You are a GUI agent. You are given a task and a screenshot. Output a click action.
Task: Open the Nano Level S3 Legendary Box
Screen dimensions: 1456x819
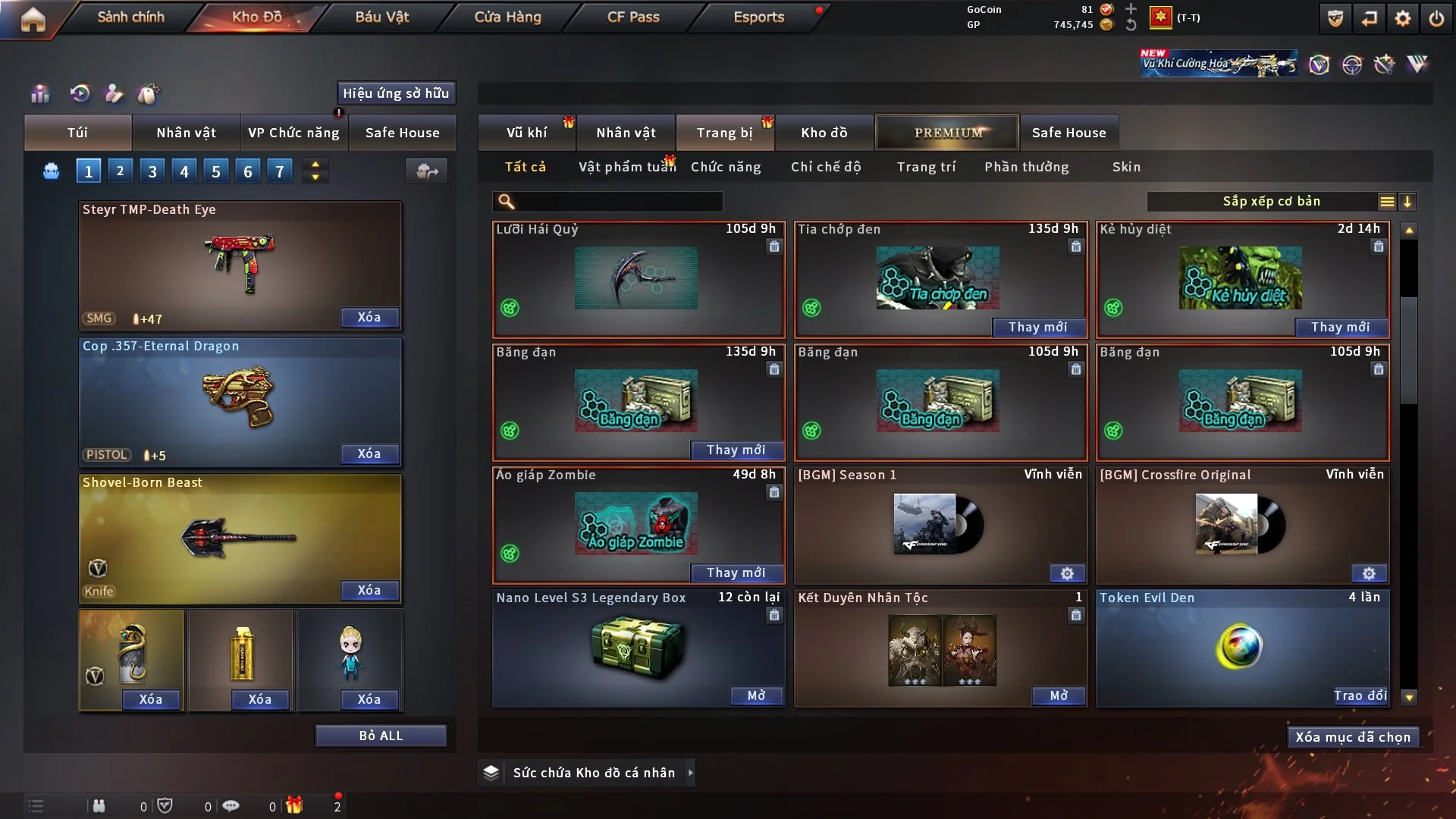click(756, 695)
